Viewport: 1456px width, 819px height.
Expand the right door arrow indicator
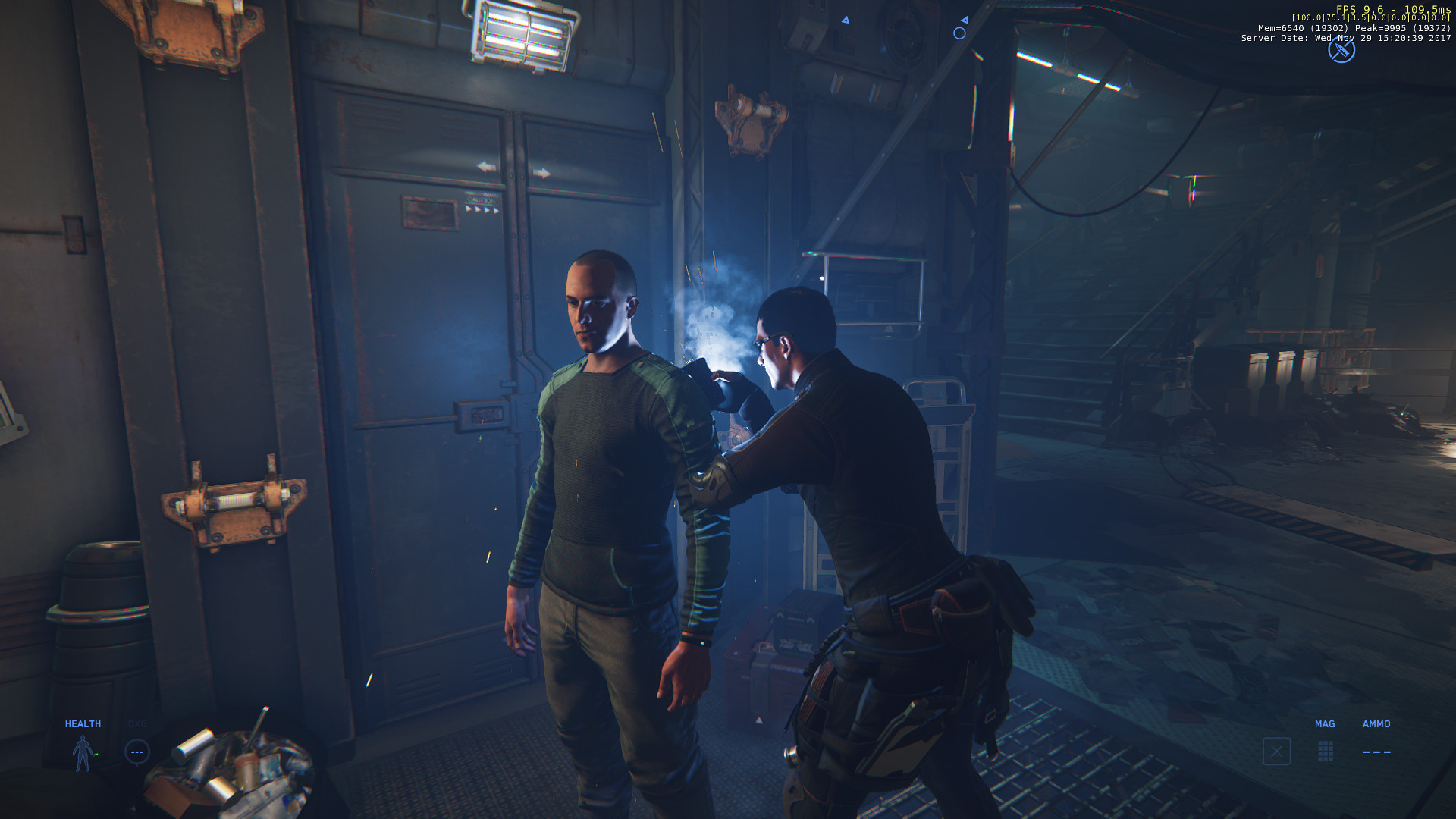[x=543, y=172]
